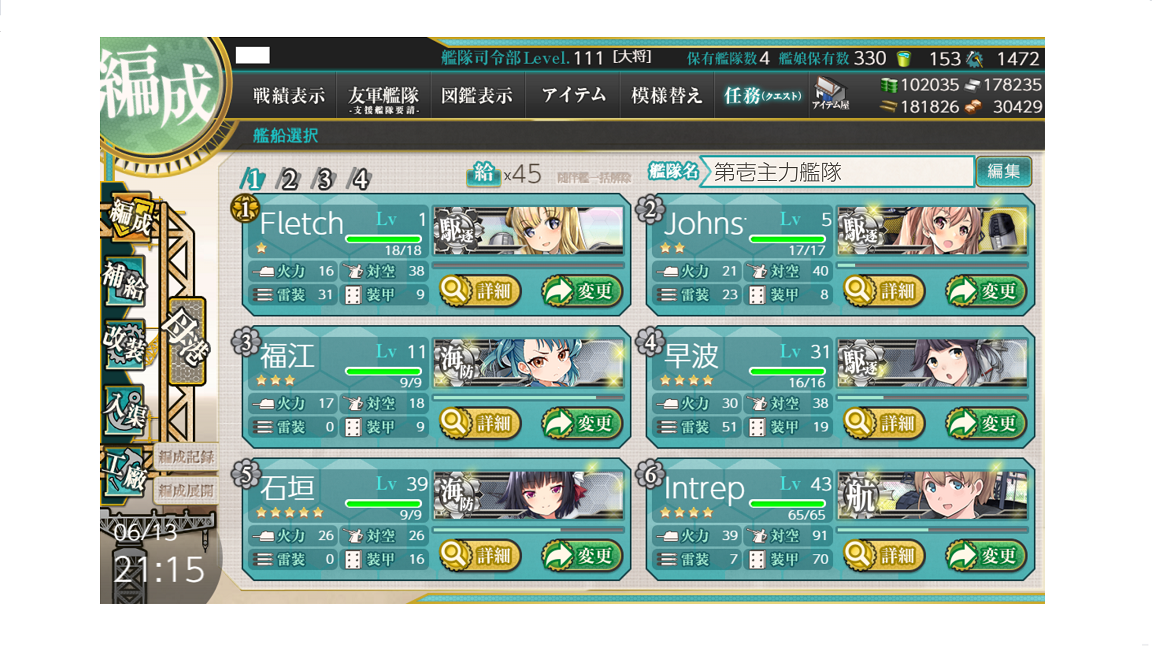Visit the アイテム屋 item shop

[x=831, y=94]
